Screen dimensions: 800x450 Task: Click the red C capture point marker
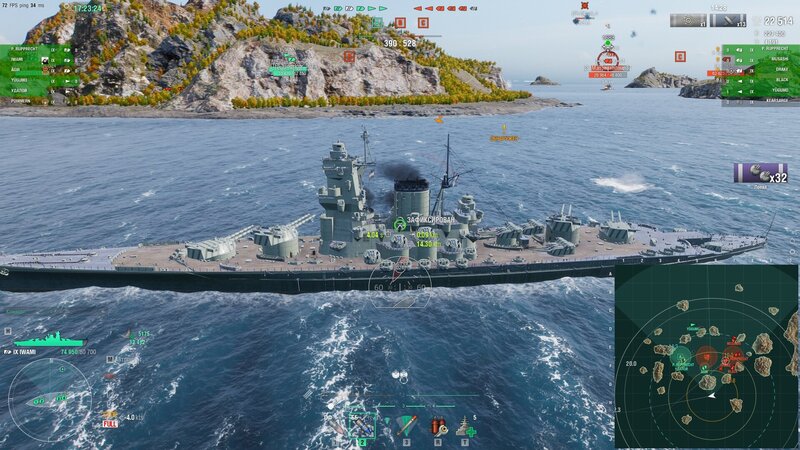coord(422,22)
